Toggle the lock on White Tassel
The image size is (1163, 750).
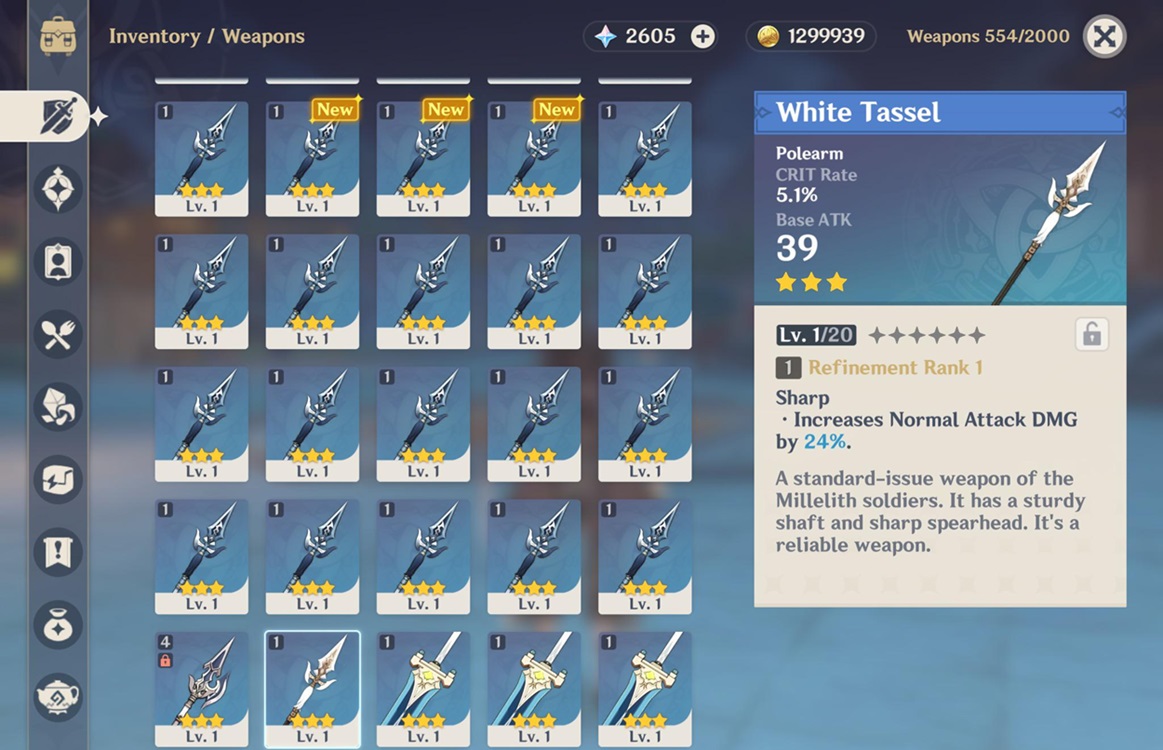pyautogui.click(x=1092, y=334)
